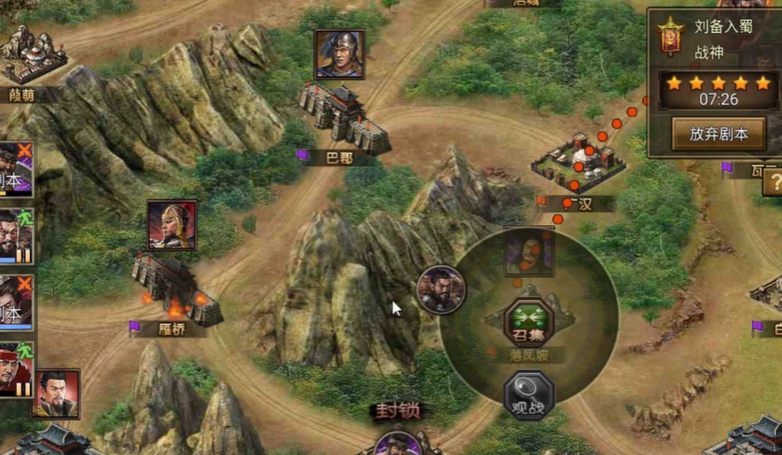Image resolution: width=782 pixels, height=455 pixels.
Task: Select the 巴郡 city label
Action: 339,157
